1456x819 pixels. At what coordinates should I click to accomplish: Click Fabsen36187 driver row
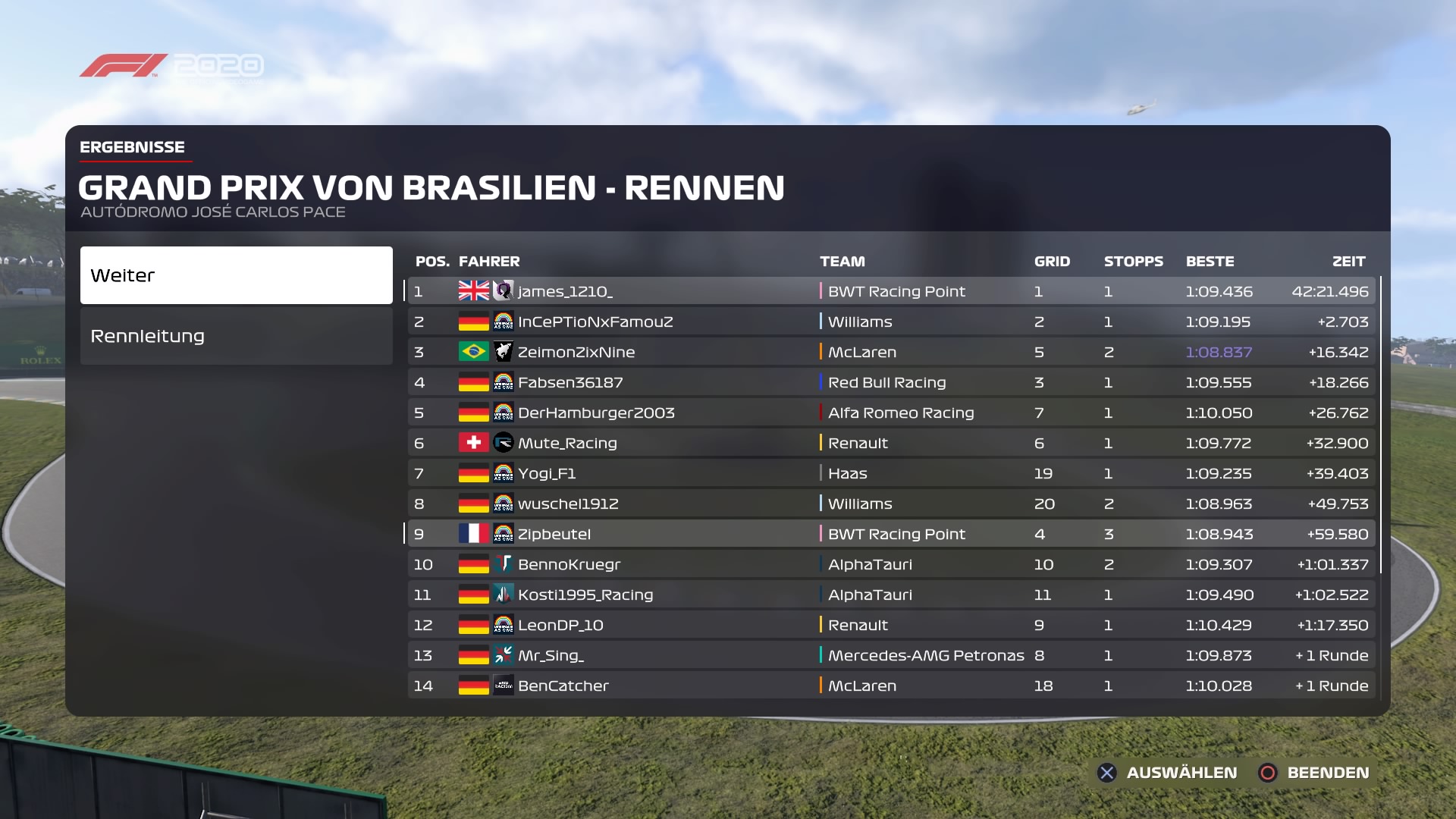coord(891,382)
